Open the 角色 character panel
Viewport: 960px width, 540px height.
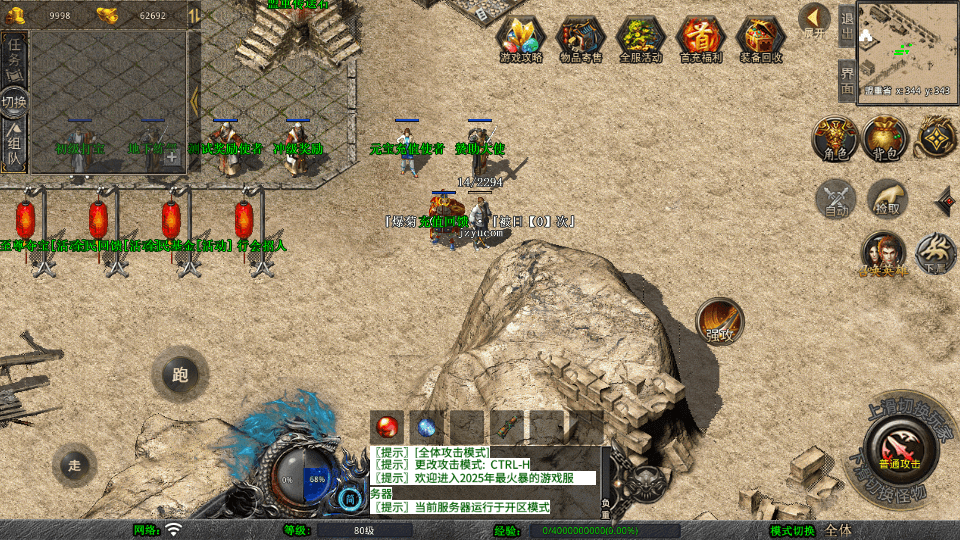click(x=834, y=139)
